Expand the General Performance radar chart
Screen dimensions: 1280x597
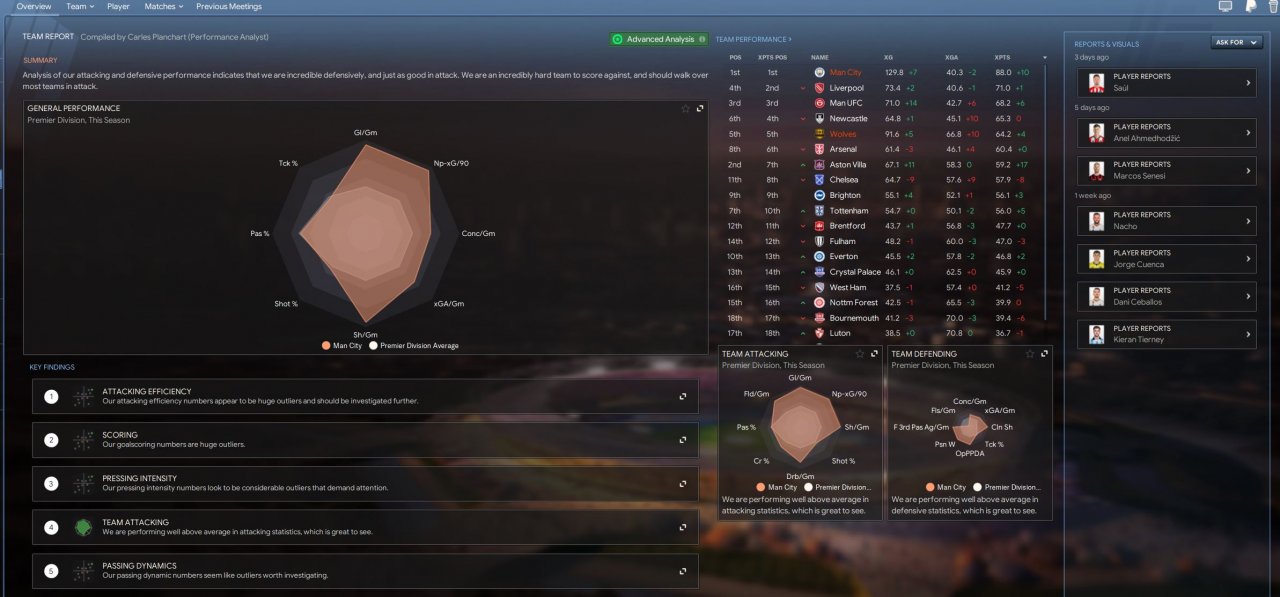click(700, 108)
